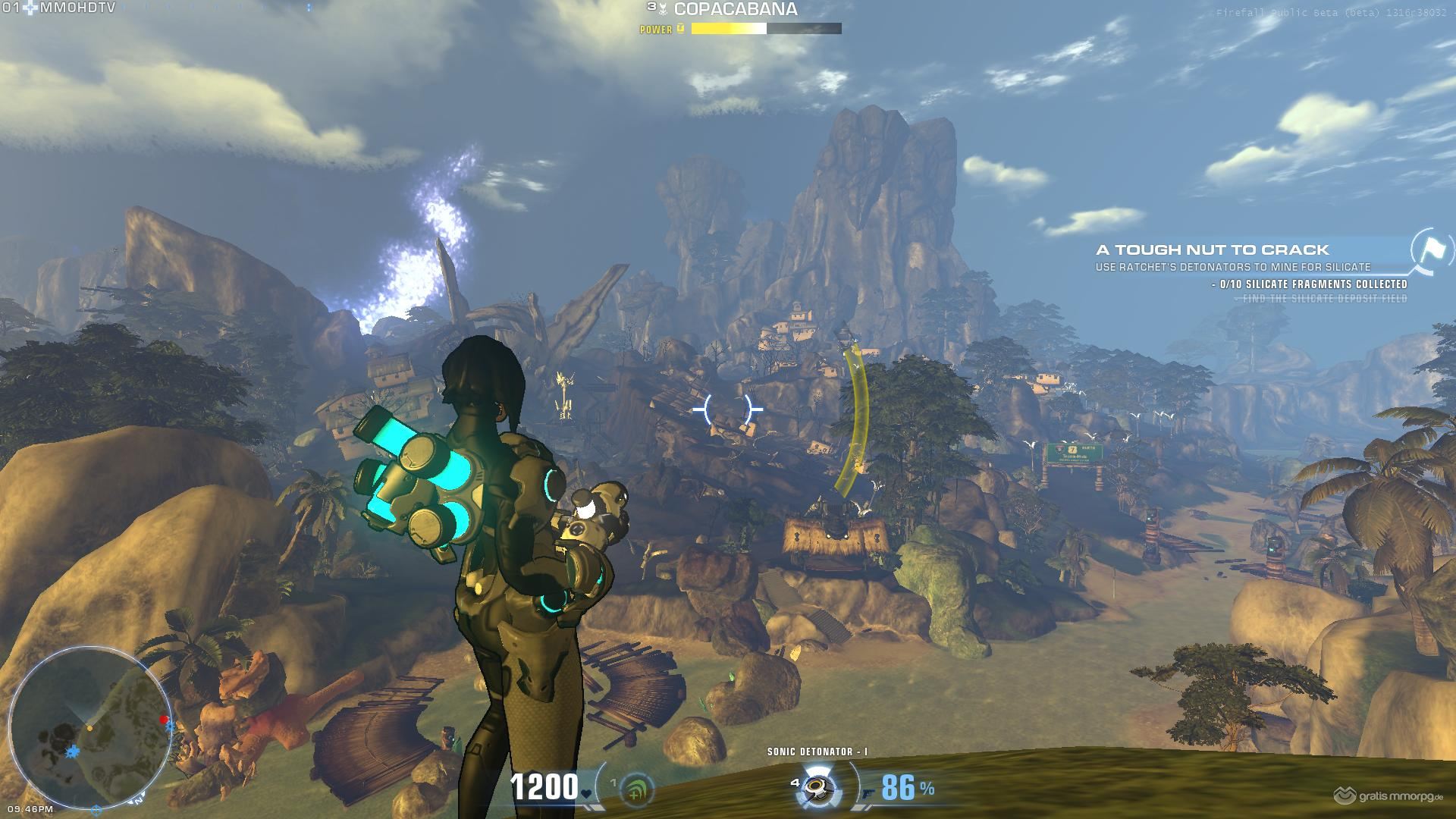Activate the Sonic Detonator ability icon
The width and height of the screenshot is (1456, 819).
click(x=817, y=788)
